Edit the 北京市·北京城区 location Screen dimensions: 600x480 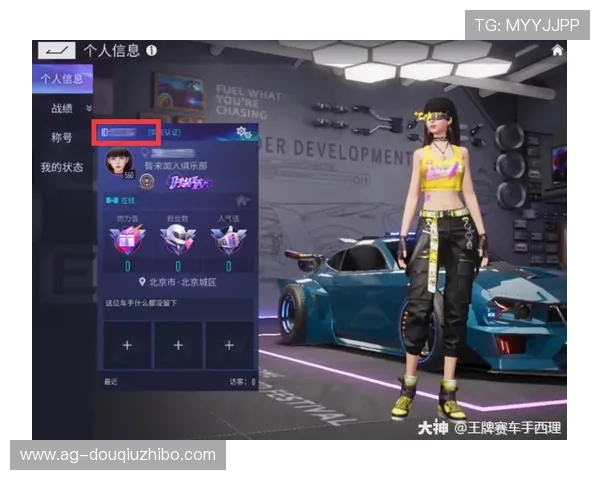point(181,283)
